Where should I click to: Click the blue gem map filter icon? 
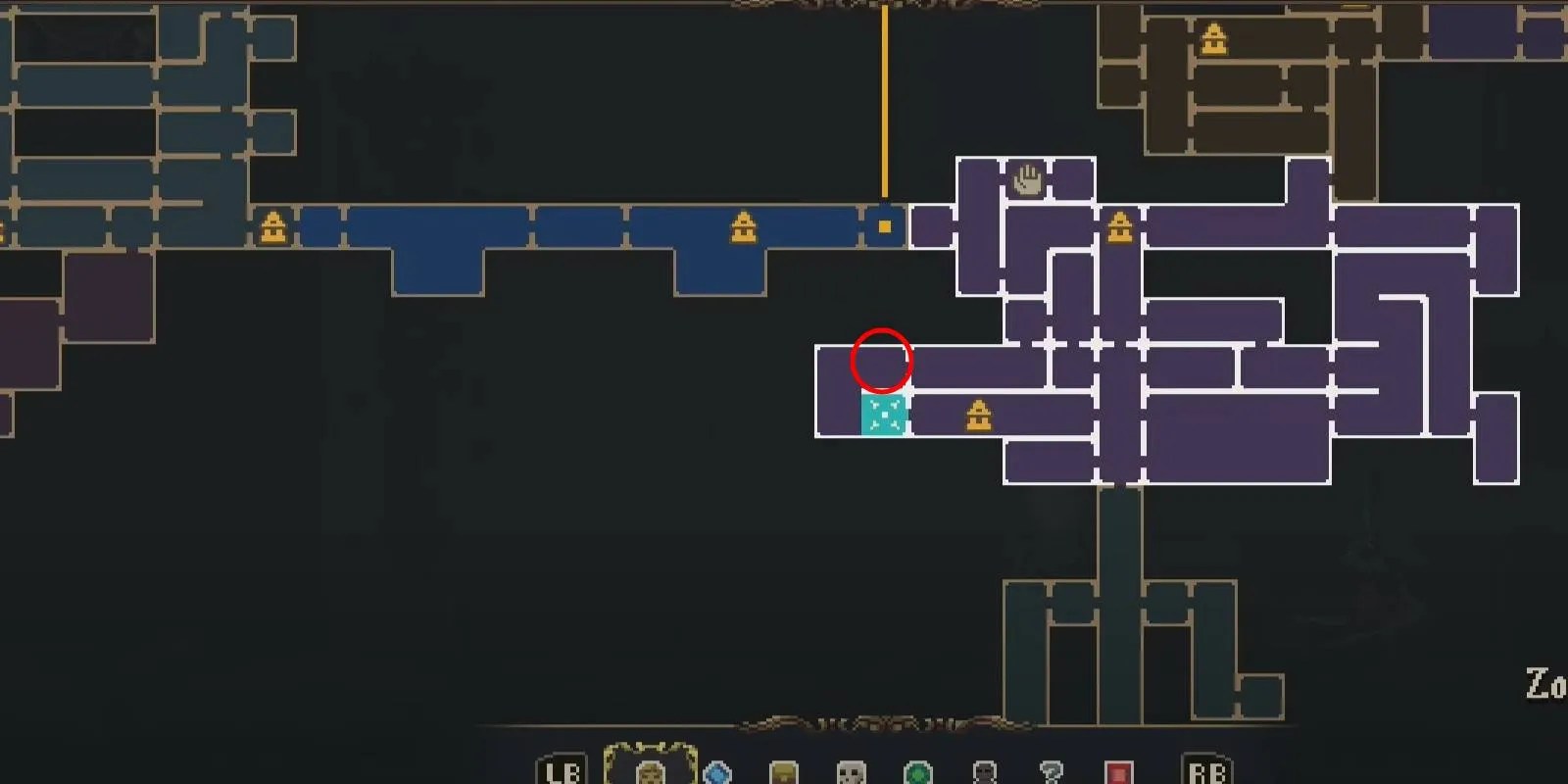[x=716, y=772]
